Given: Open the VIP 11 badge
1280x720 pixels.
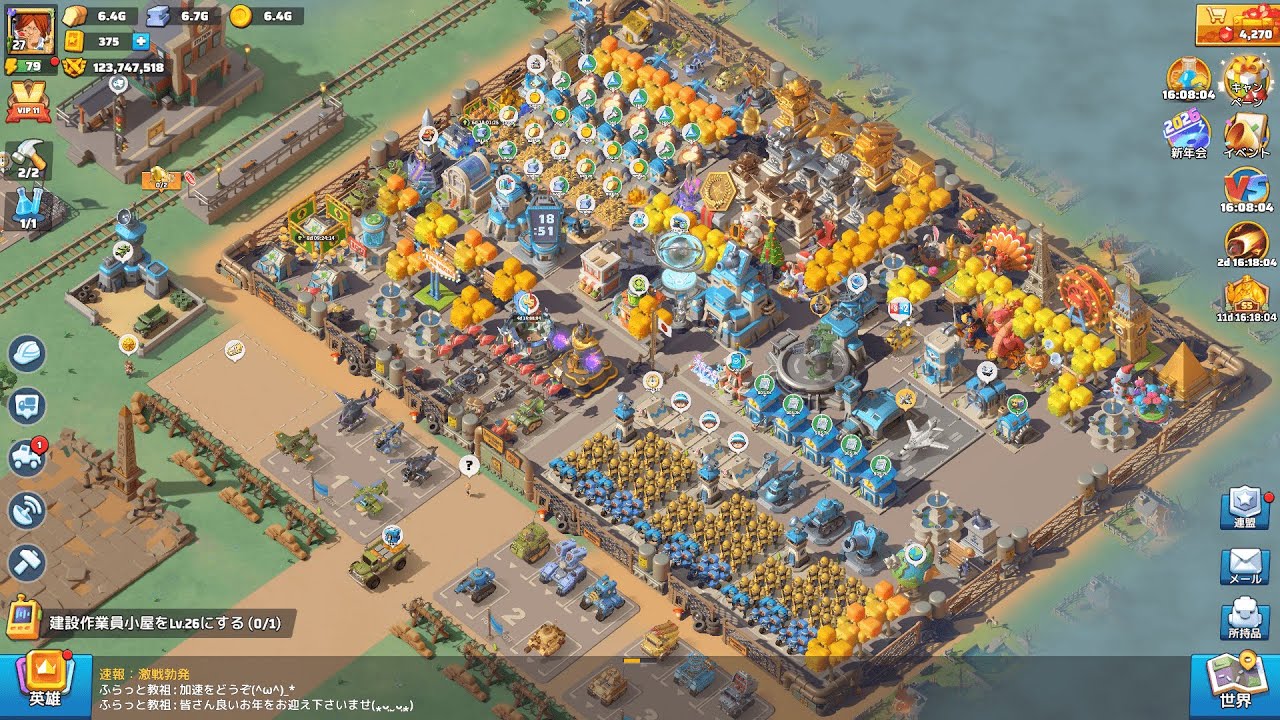Looking at the screenshot, I should [x=27, y=101].
